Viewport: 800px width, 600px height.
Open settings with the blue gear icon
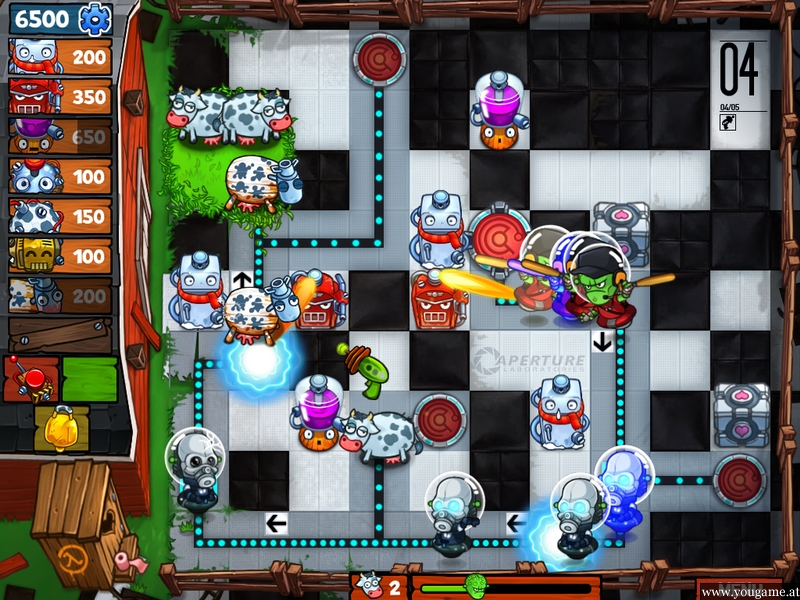[x=94, y=18]
